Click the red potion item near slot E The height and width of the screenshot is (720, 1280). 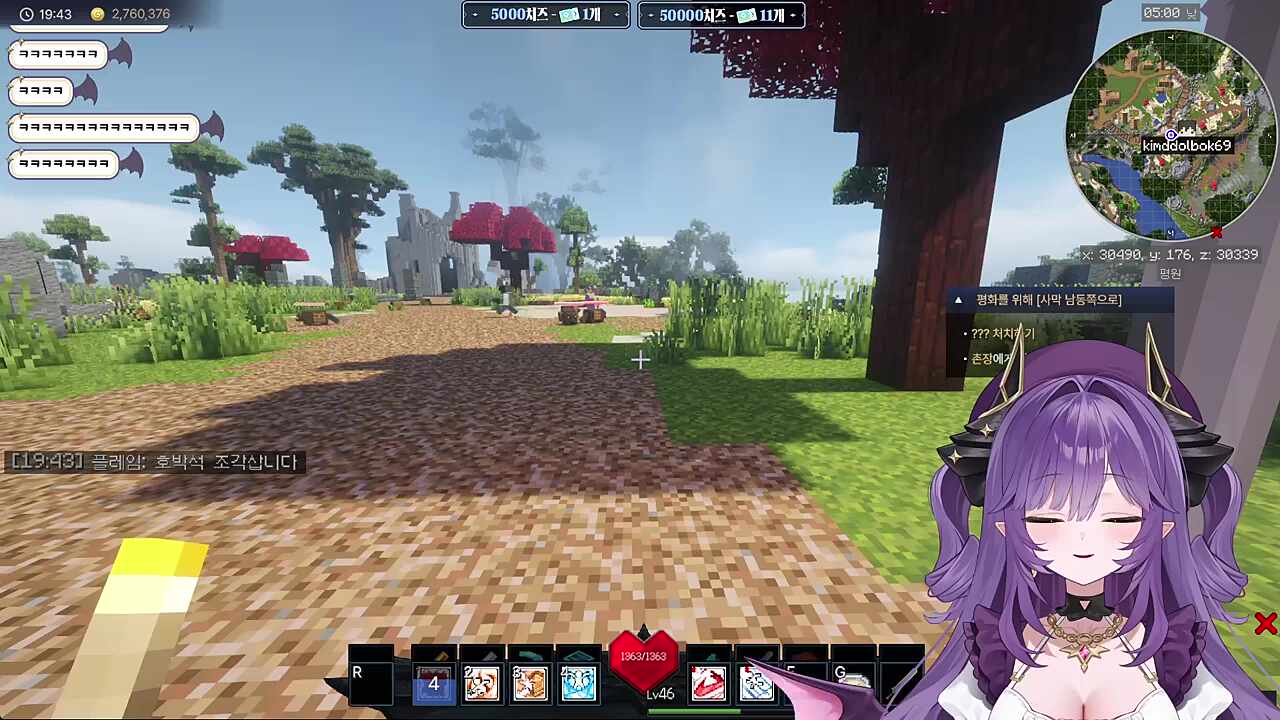709,683
